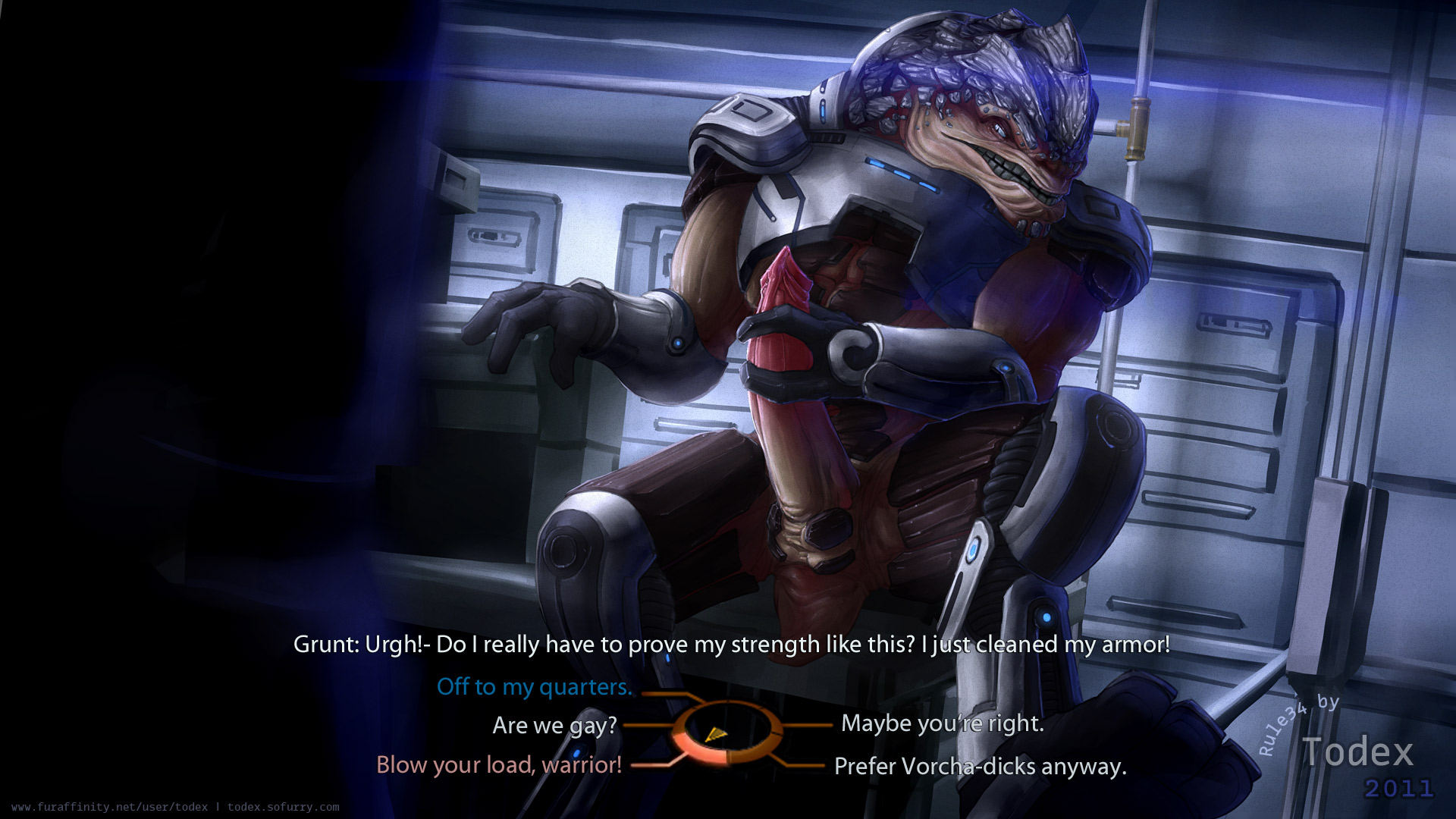The width and height of the screenshot is (1456, 819).
Task: Choose the pink renegade dialogue reply
Action: pos(499,765)
